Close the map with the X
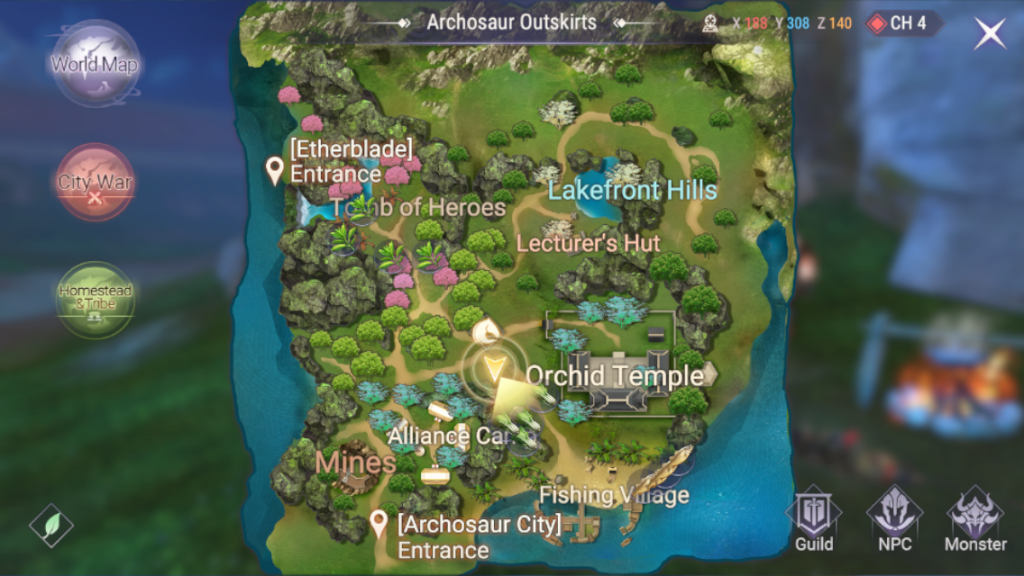The image size is (1024, 576). pos(990,34)
